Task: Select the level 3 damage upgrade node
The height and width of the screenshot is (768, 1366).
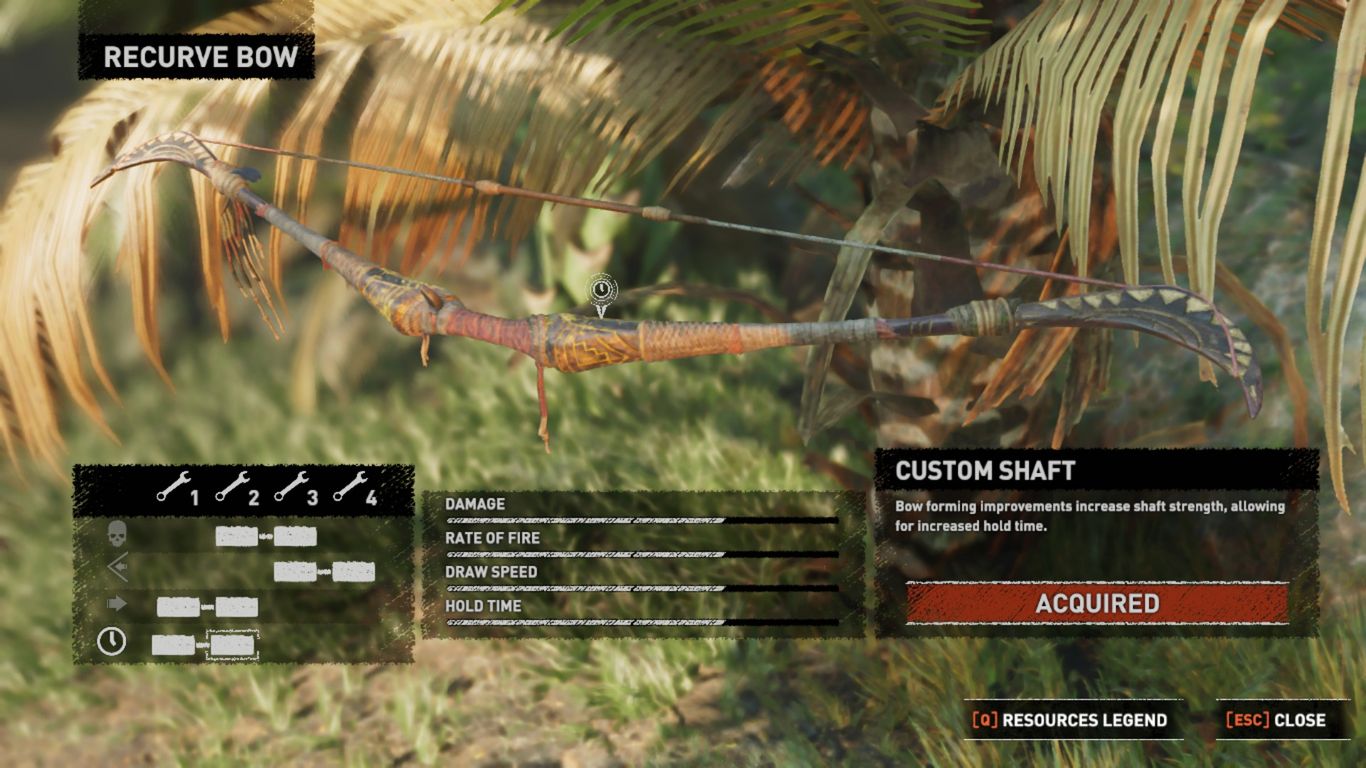Action: 295,537
